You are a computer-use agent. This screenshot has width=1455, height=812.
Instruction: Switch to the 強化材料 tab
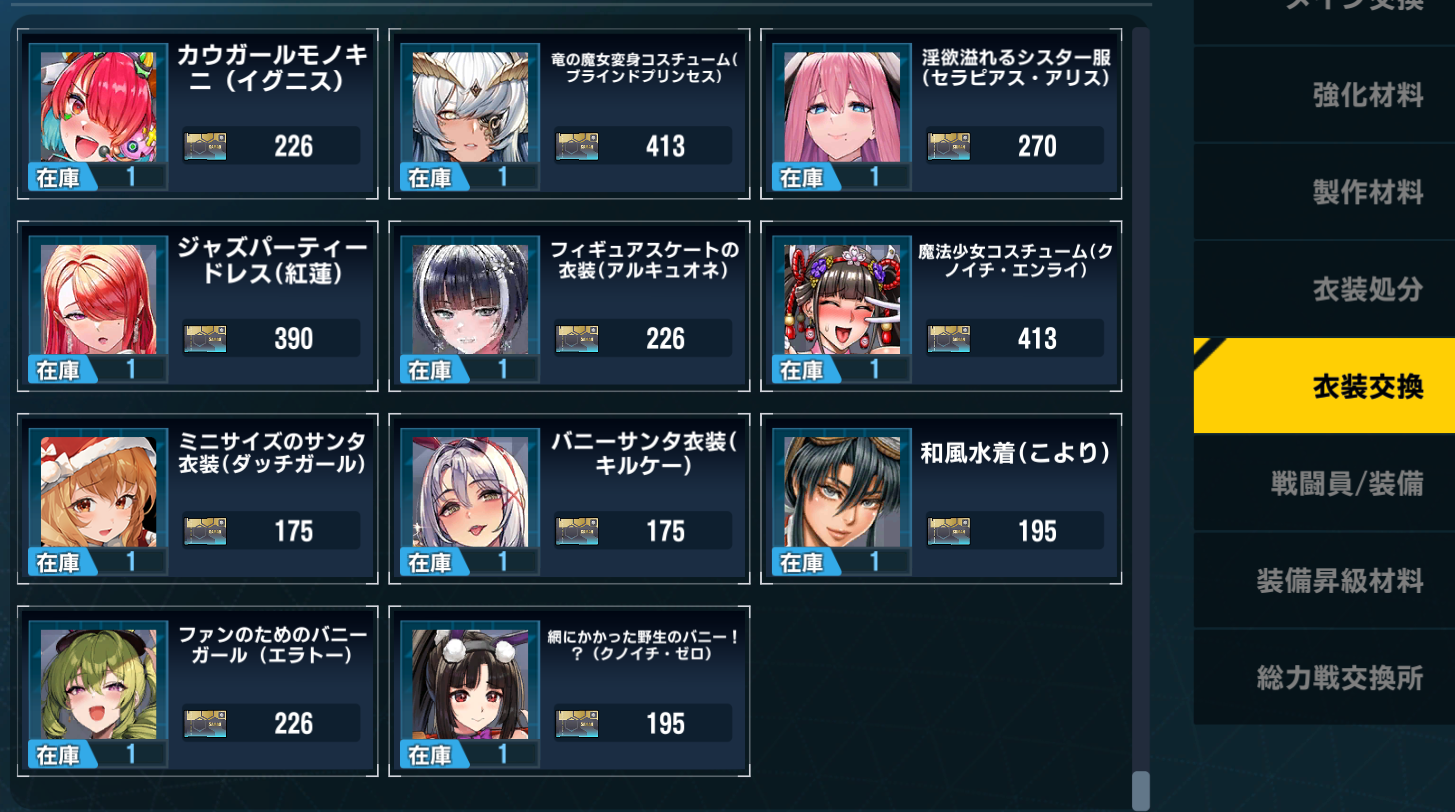point(1323,95)
